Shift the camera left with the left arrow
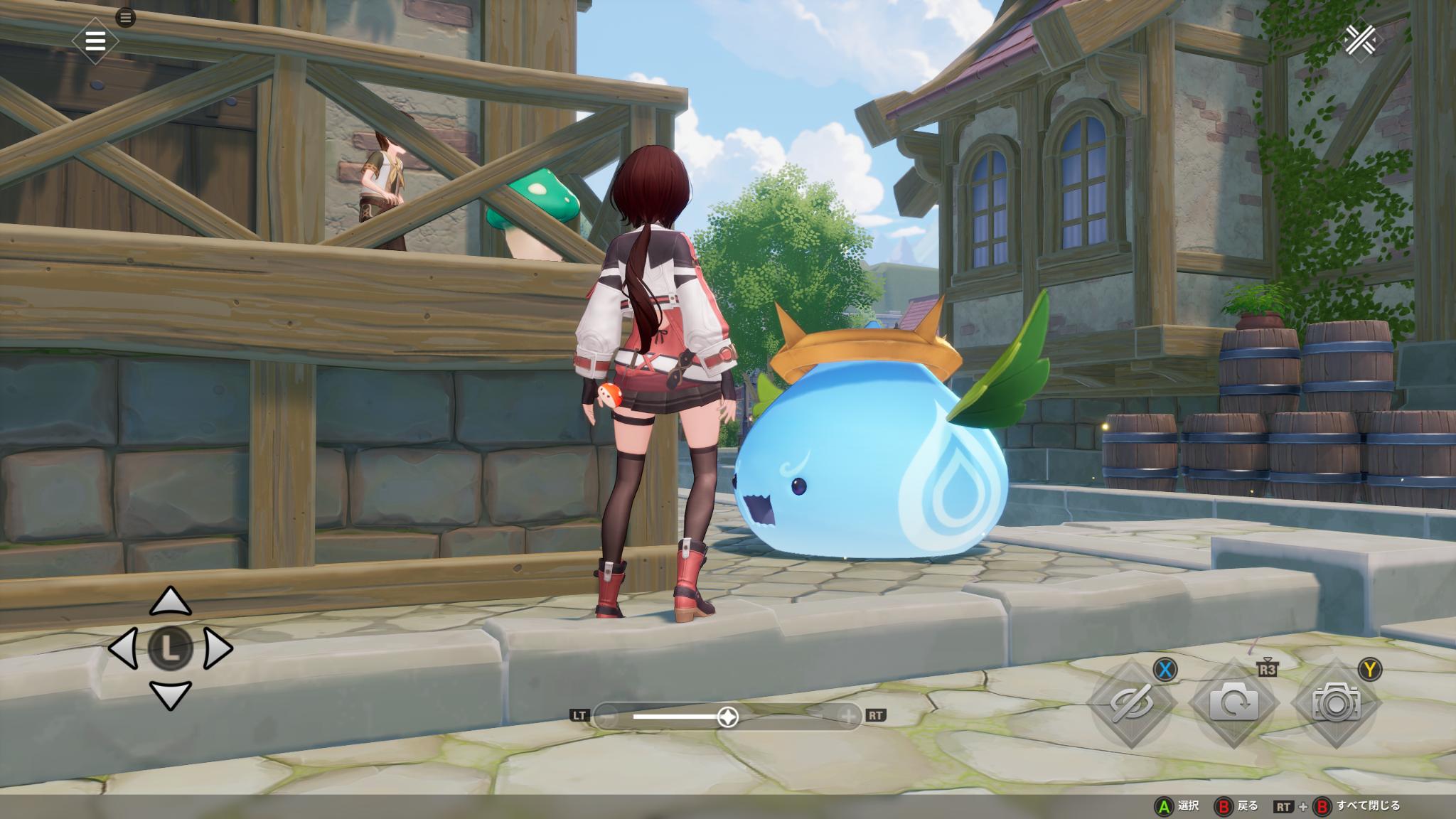Screen dimensions: 1456x819 click(124, 648)
